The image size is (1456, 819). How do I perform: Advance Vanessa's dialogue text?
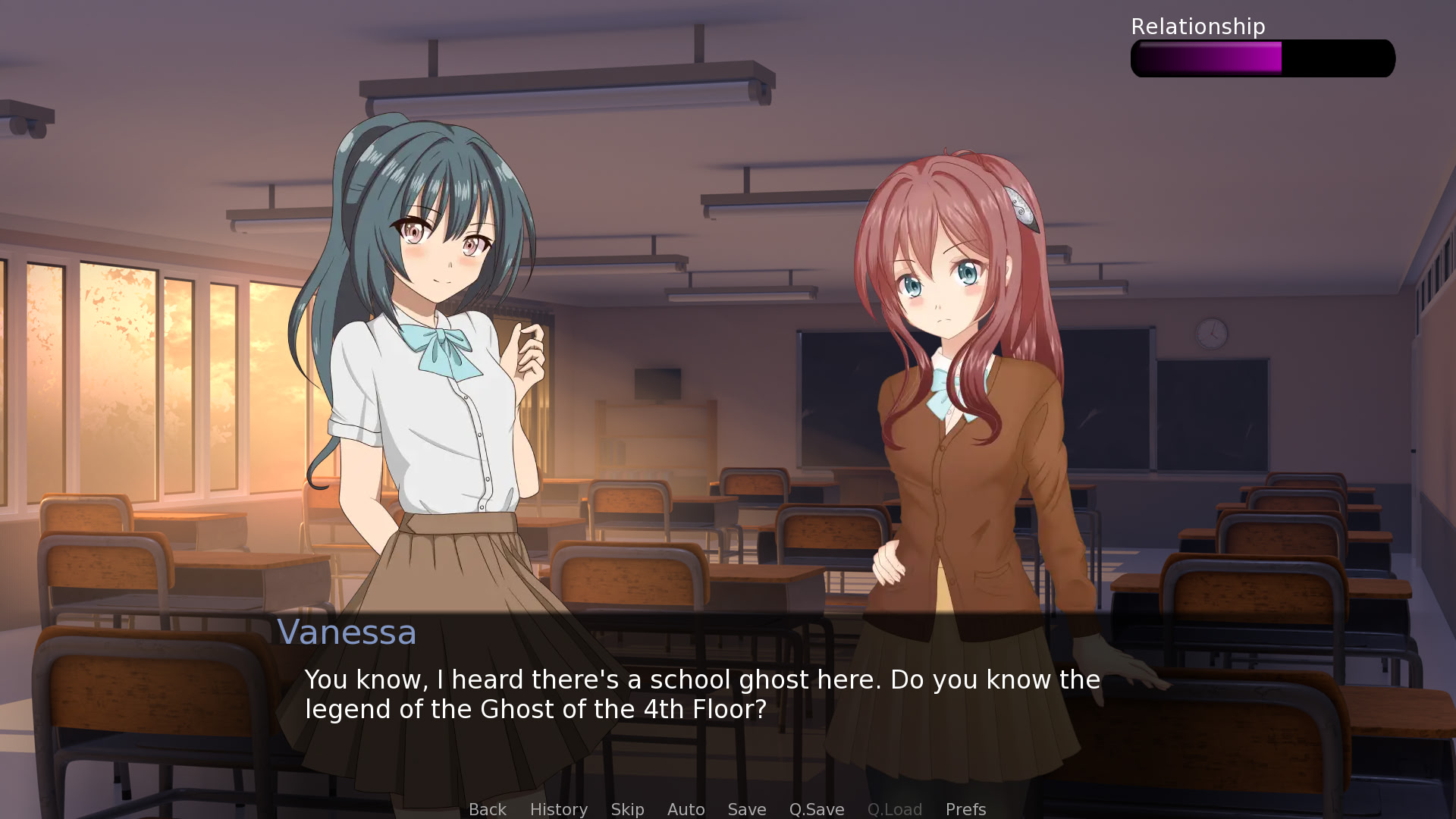click(x=701, y=694)
